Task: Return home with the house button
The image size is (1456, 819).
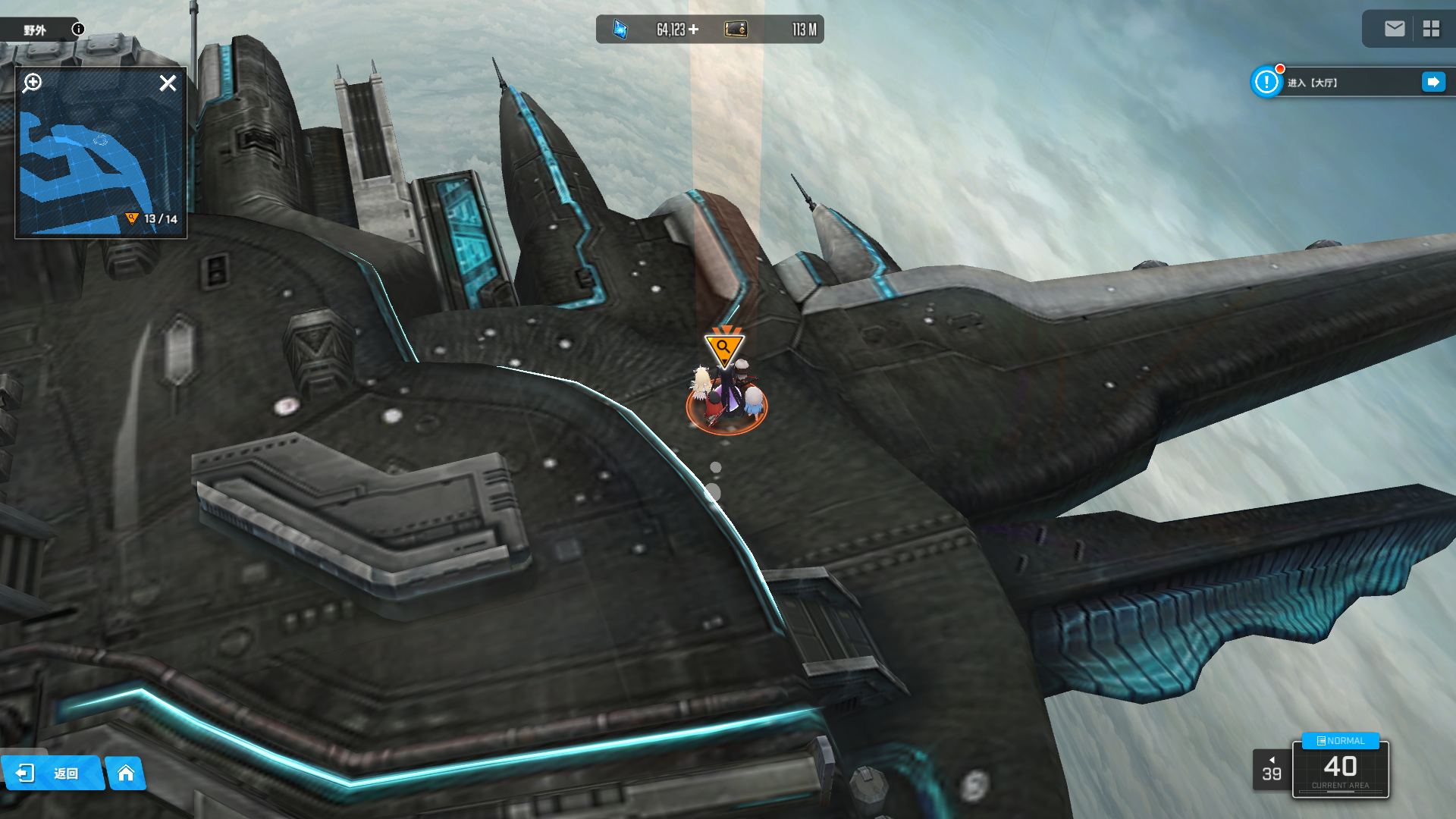Action: 126,773
